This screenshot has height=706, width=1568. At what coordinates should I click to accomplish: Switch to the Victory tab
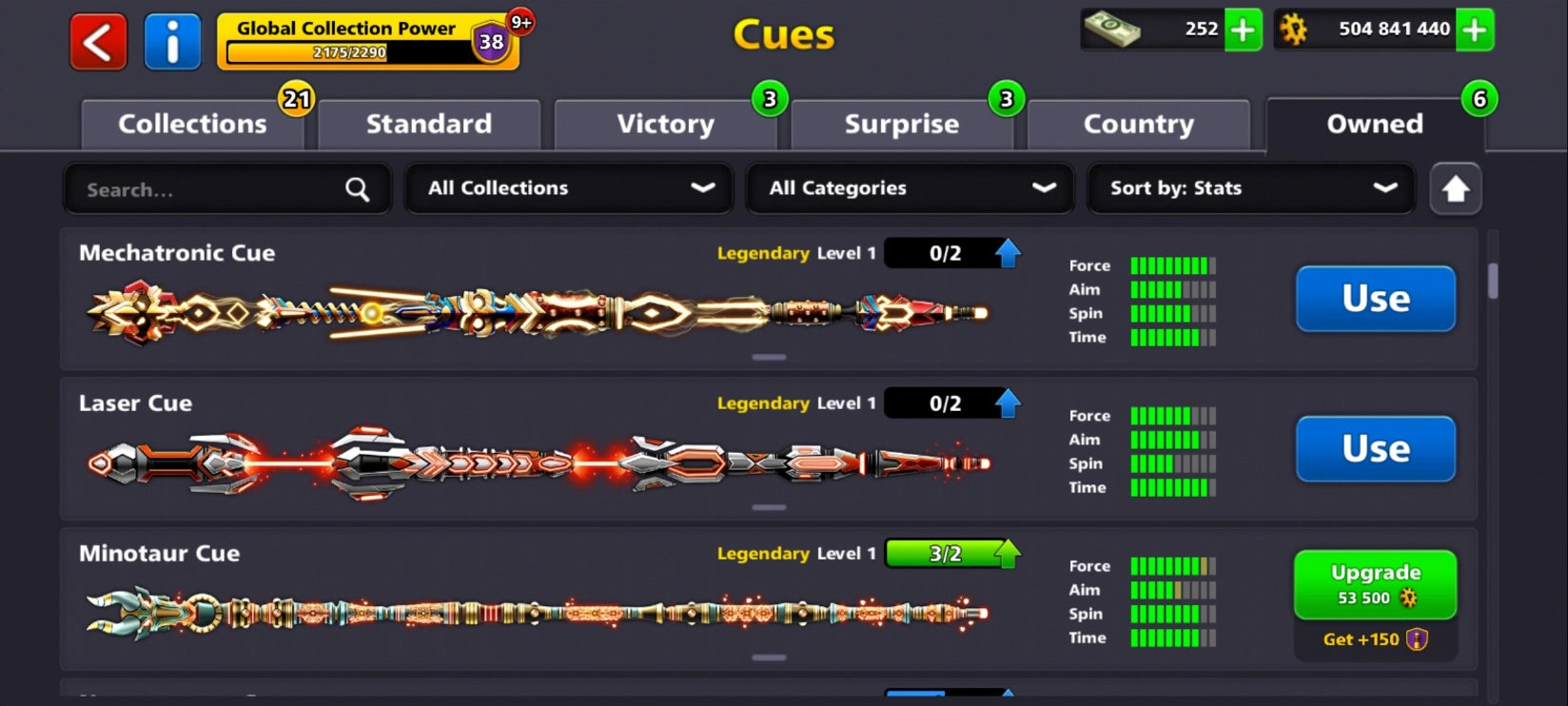pos(665,124)
